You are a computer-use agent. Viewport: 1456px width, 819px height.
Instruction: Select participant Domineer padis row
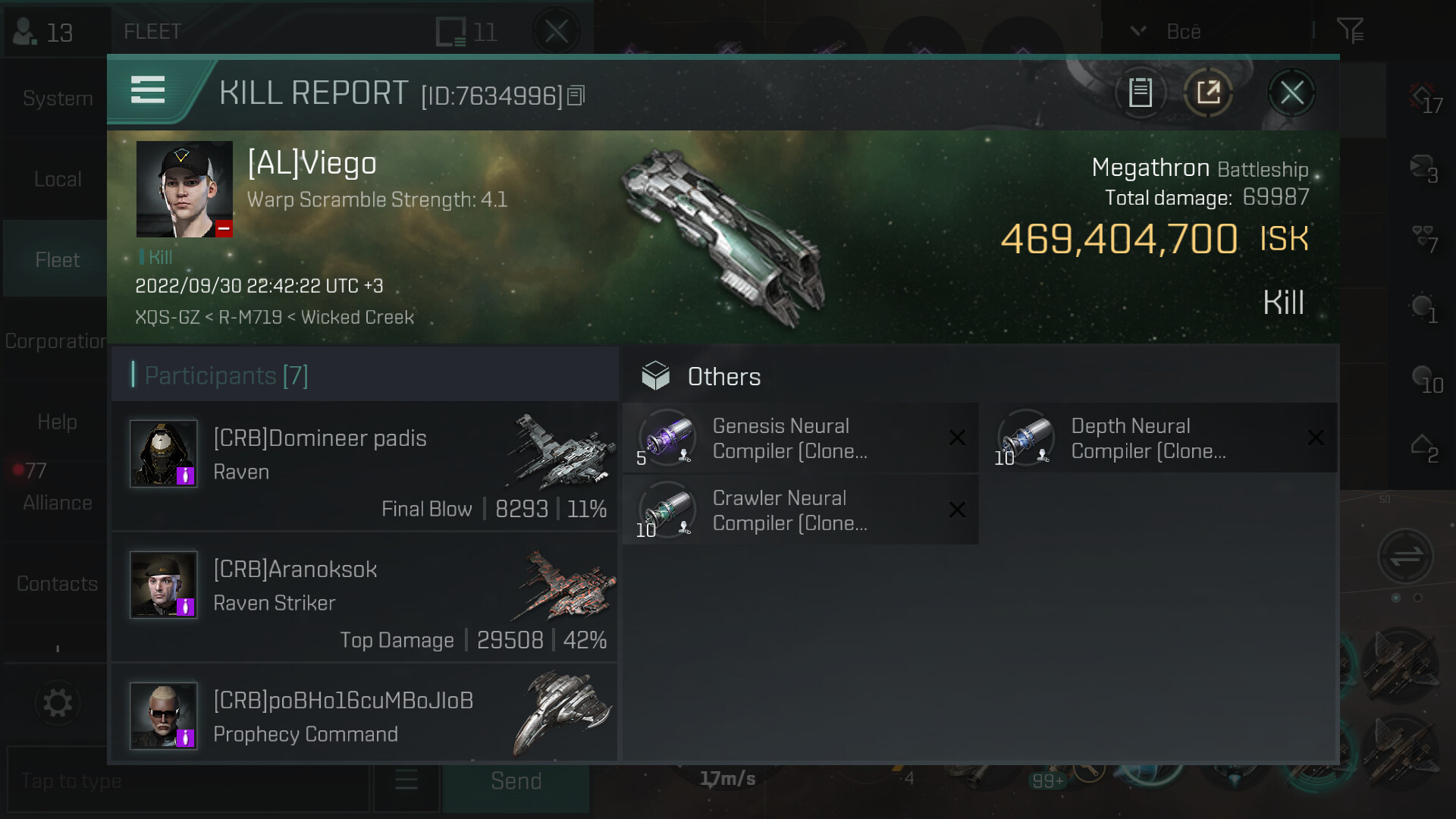[x=364, y=466]
